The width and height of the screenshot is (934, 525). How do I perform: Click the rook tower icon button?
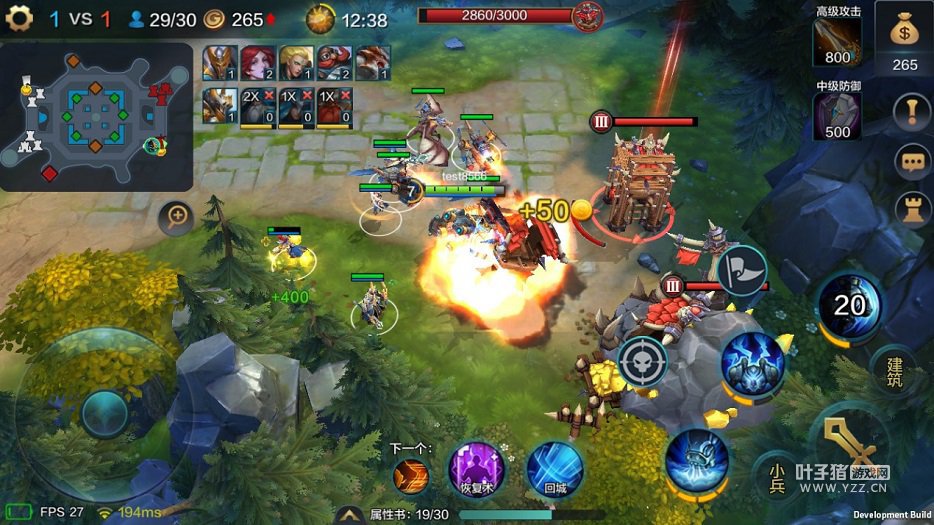point(912,208)
